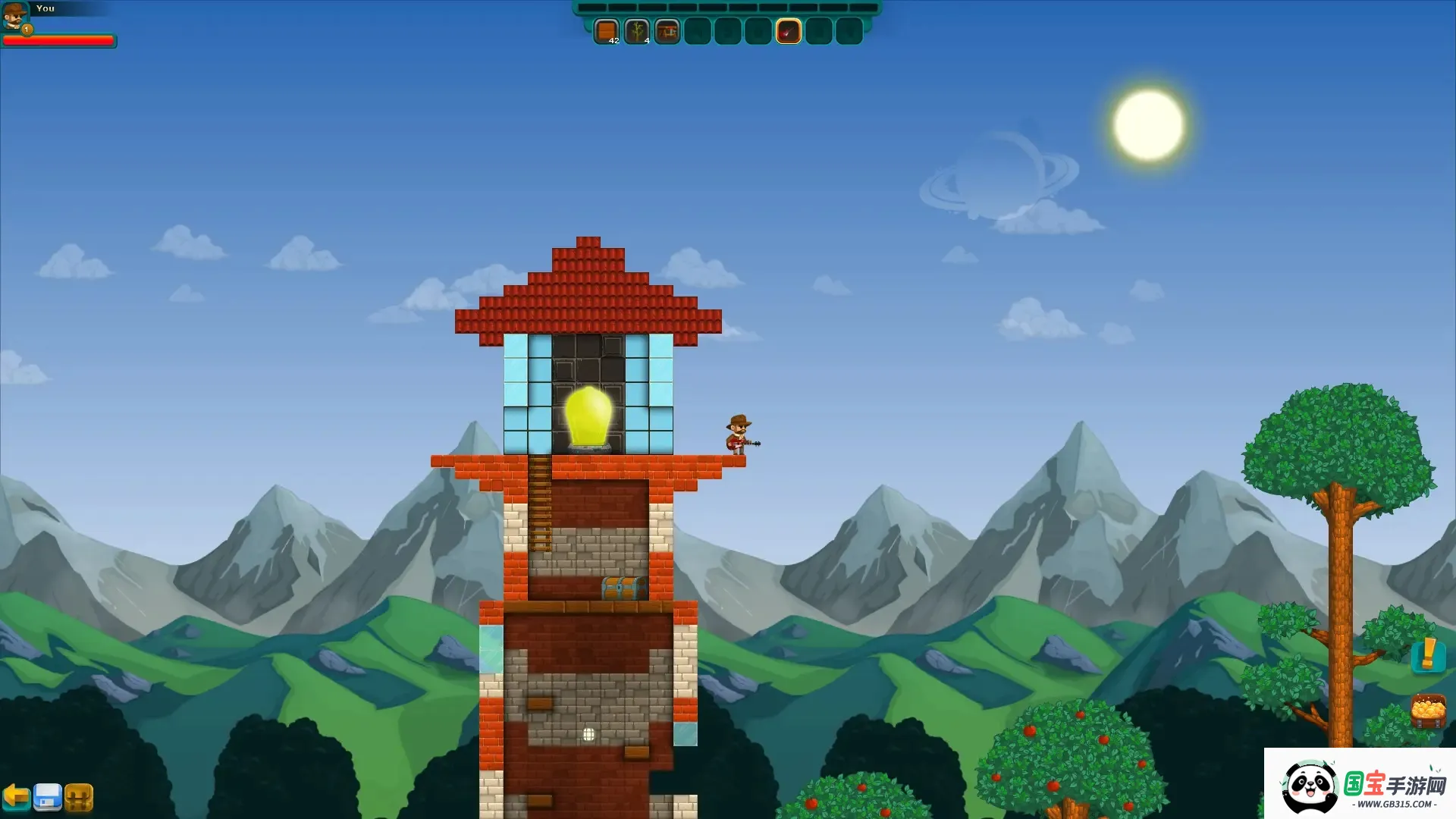Viewport: 1456px width, 819px height.
Task: Select the wood block hotbar slot
Action: pos(606,31)
